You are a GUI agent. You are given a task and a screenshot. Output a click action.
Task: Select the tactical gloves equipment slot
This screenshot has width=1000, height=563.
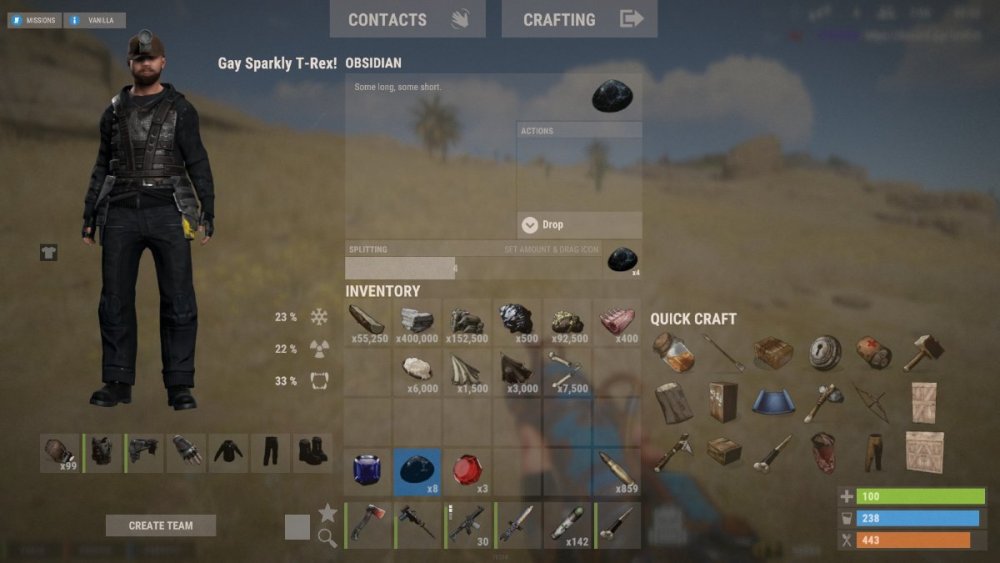pyautogui.click(x=186, y=452)
